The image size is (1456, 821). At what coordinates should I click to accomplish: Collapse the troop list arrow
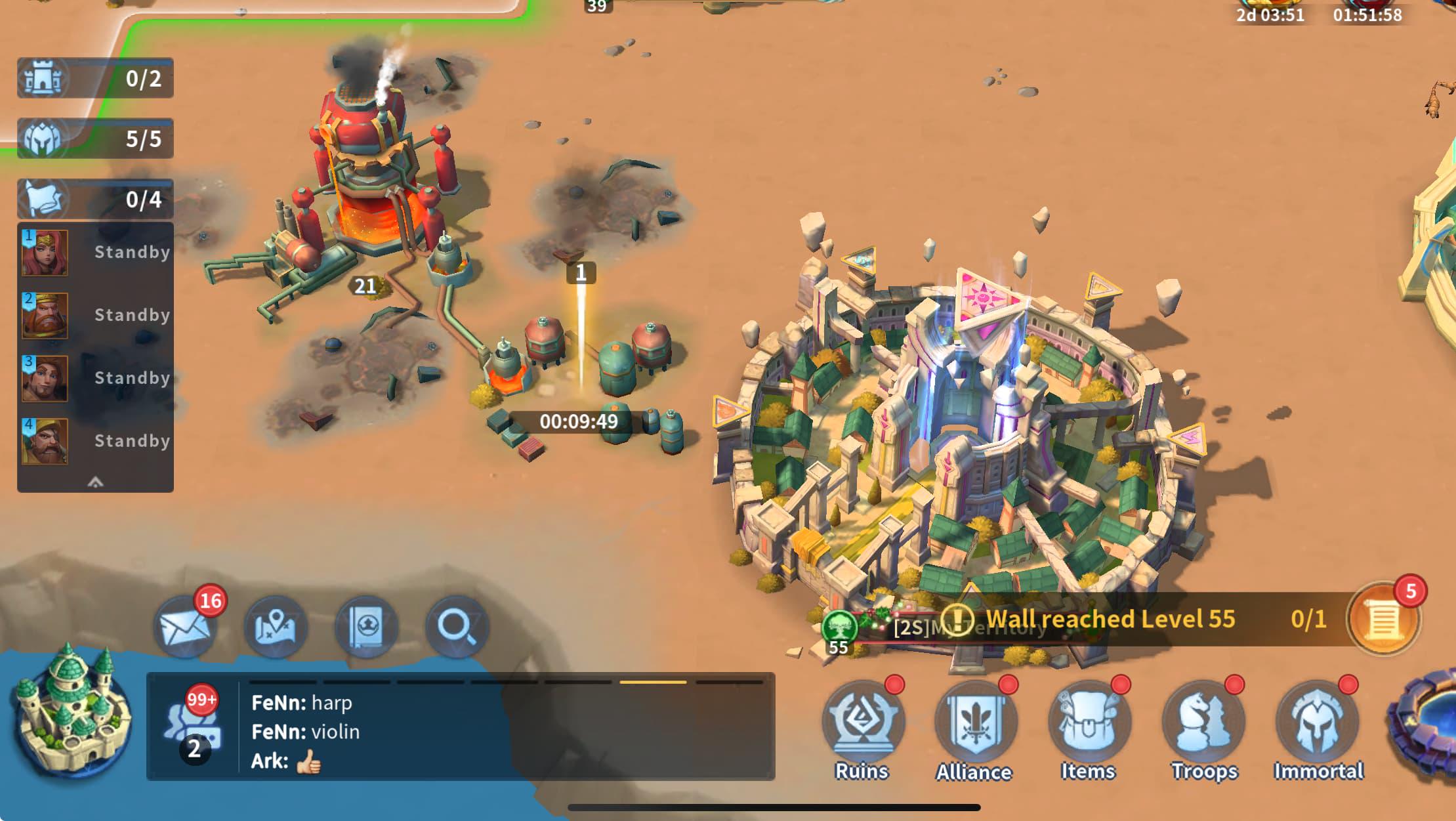(95, 482)
